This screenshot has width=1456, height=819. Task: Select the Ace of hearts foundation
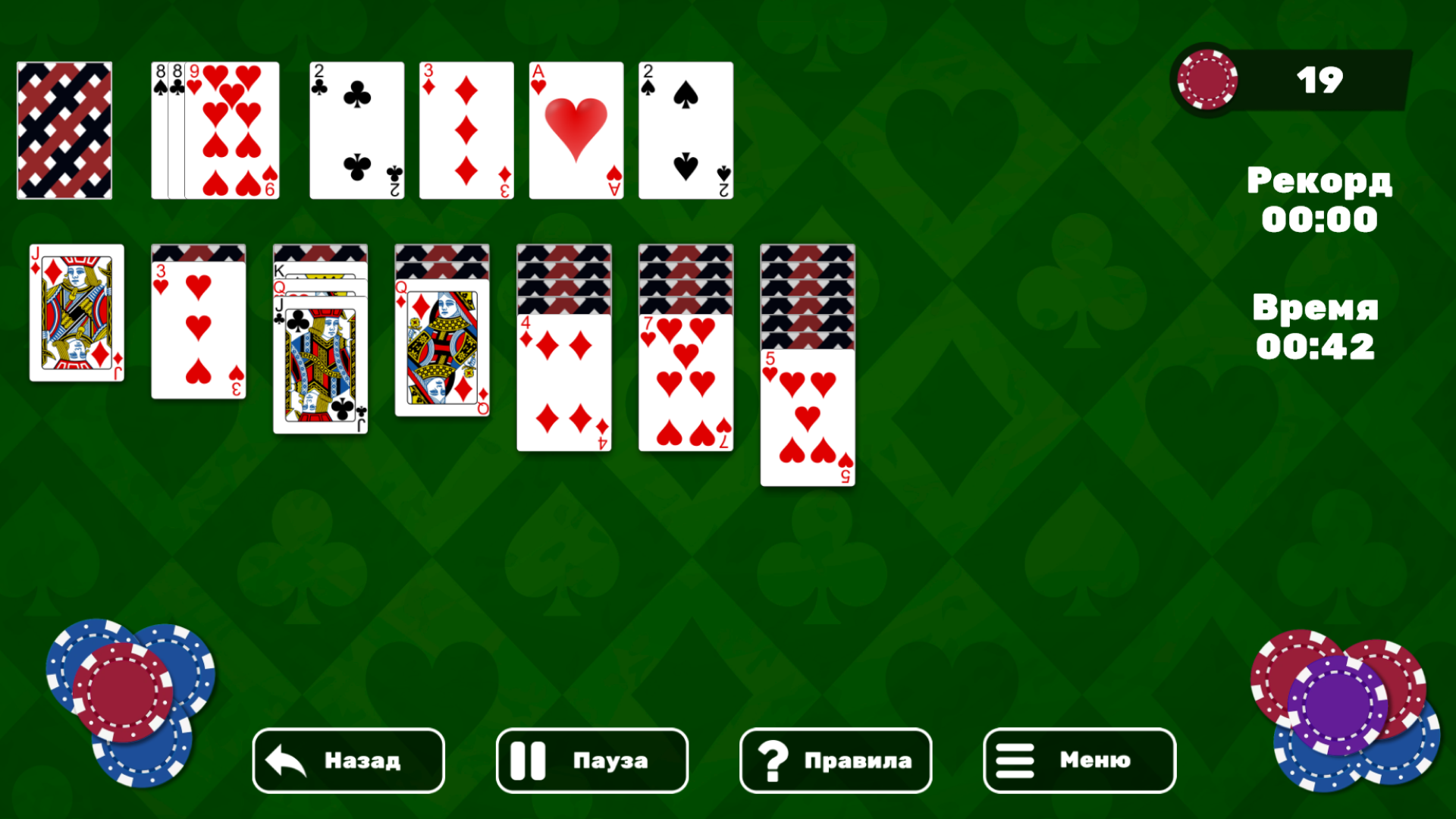pyautogui.click(x=576, y=130)
